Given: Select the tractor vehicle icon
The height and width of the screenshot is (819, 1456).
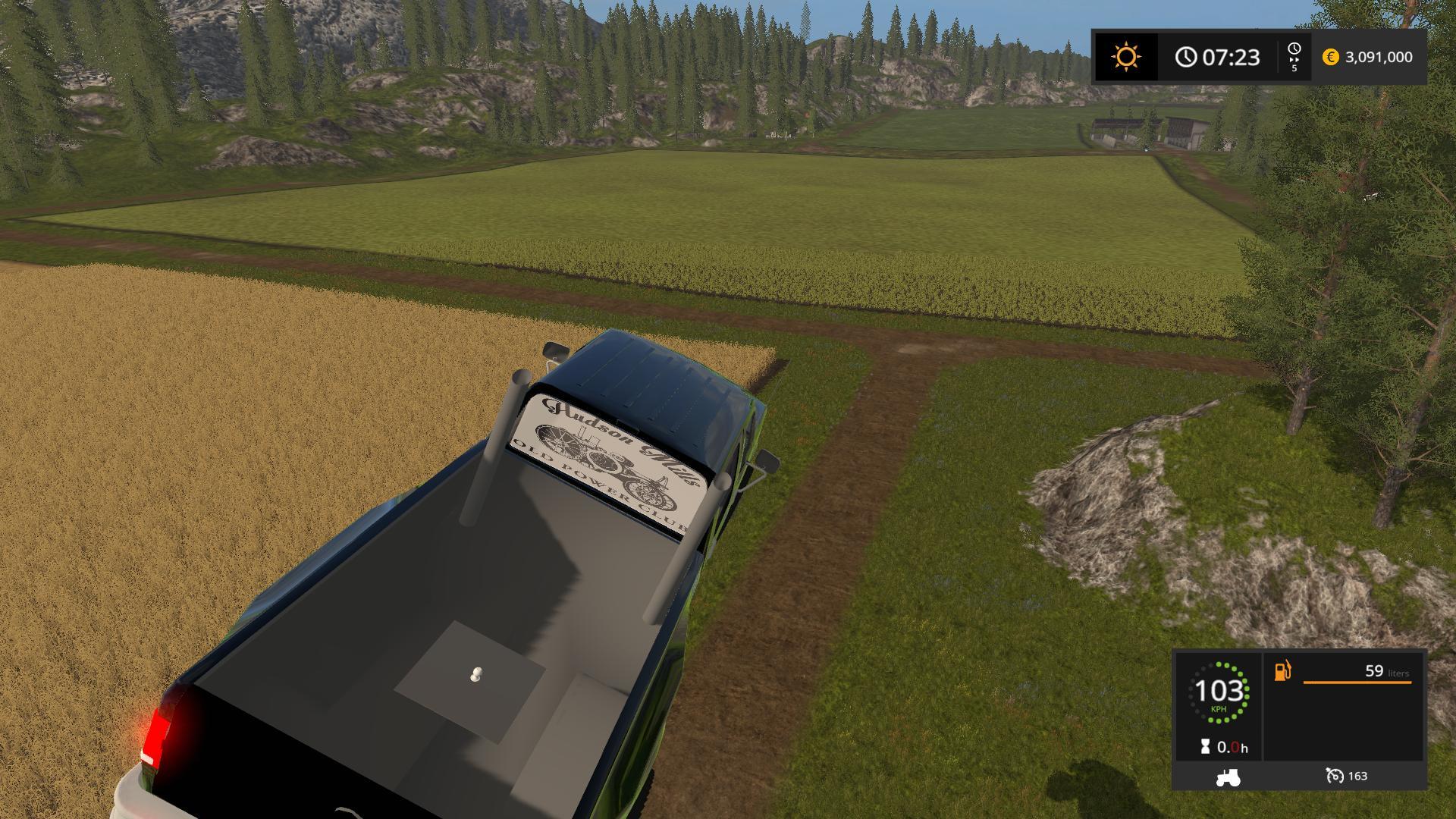Looking at the screenshot, I should (x=1228, y=777).
